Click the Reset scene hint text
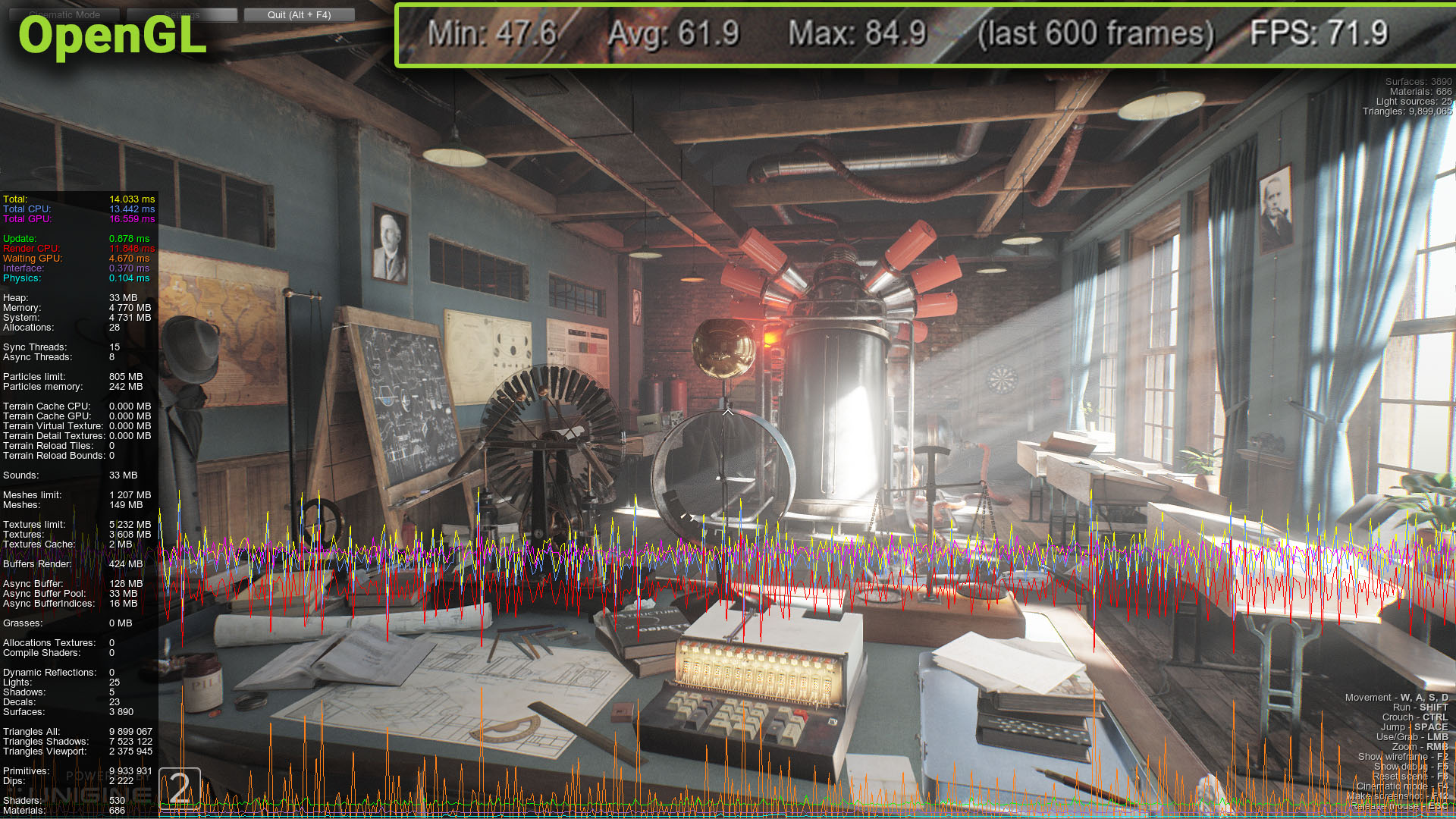1456x819 pixels. 1409,776
